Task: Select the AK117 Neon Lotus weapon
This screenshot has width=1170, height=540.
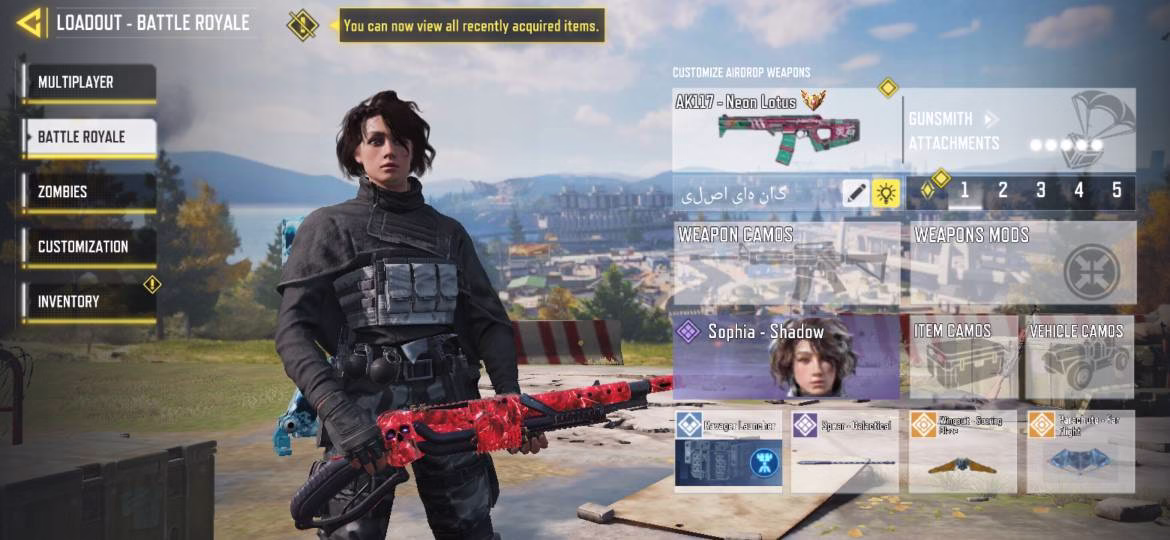Action: (x=786, y=130)
